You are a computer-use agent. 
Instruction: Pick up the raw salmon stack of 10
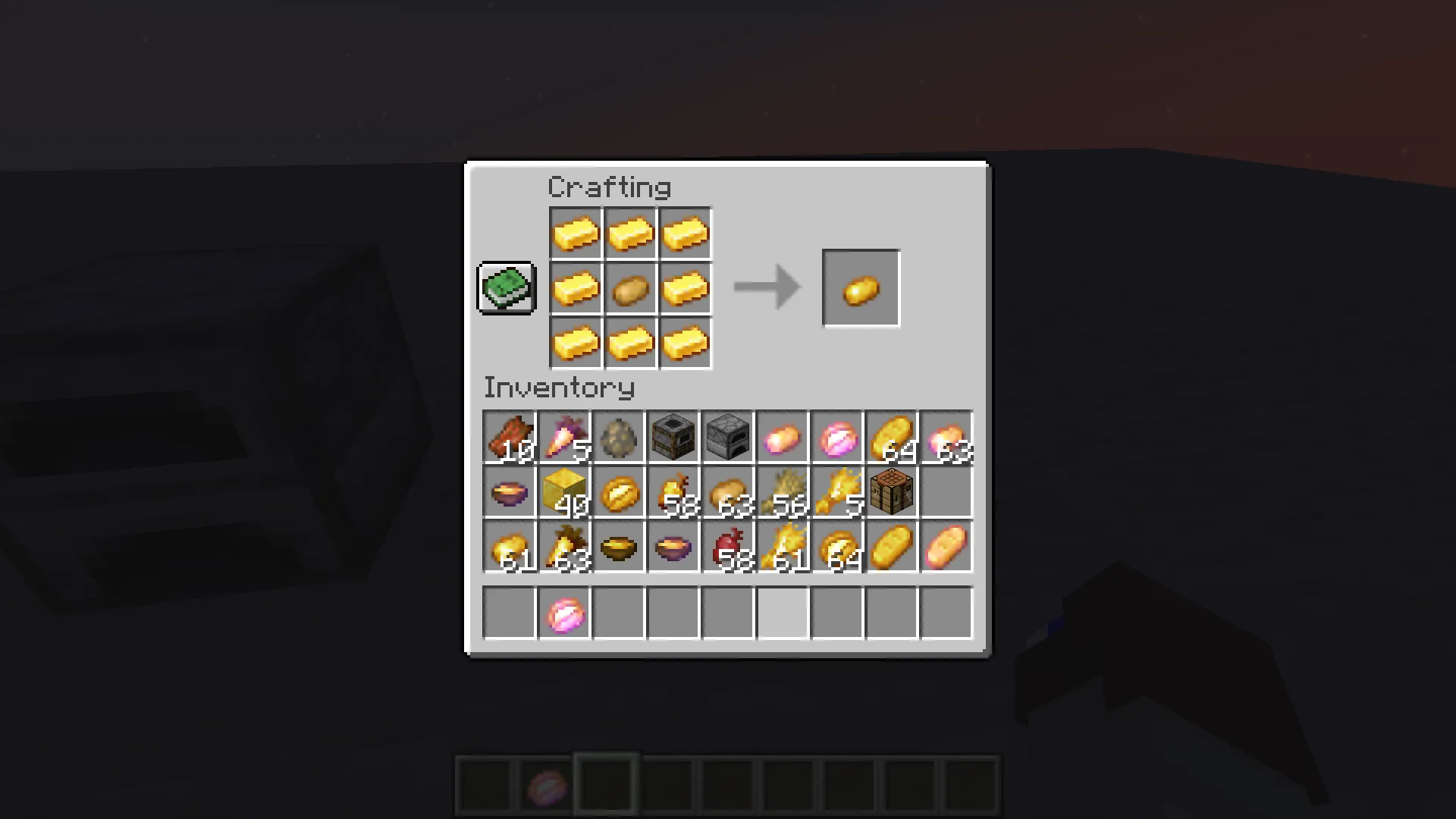(x=510, y=436)
